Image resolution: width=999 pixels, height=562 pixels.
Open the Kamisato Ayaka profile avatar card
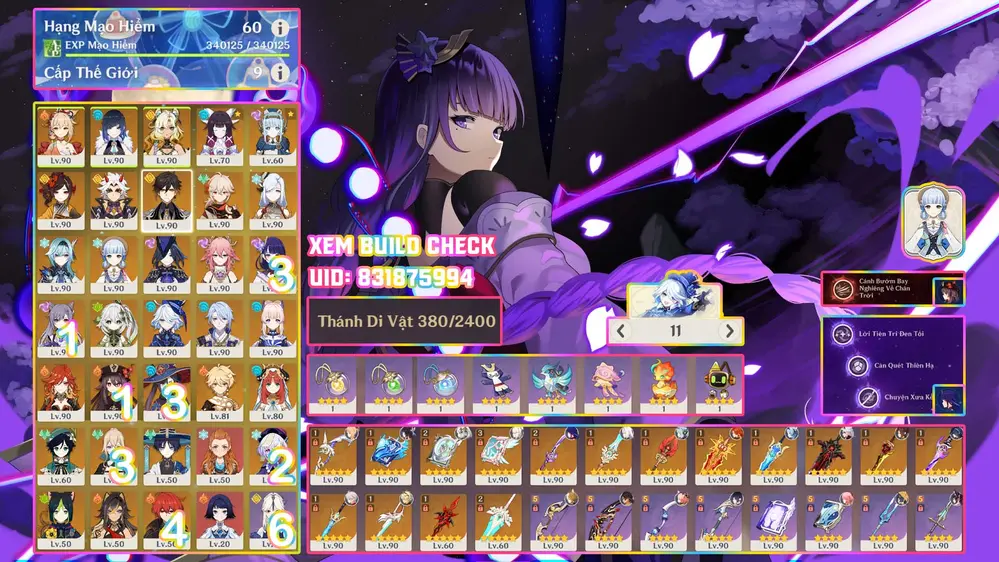(x=932, y=219)
